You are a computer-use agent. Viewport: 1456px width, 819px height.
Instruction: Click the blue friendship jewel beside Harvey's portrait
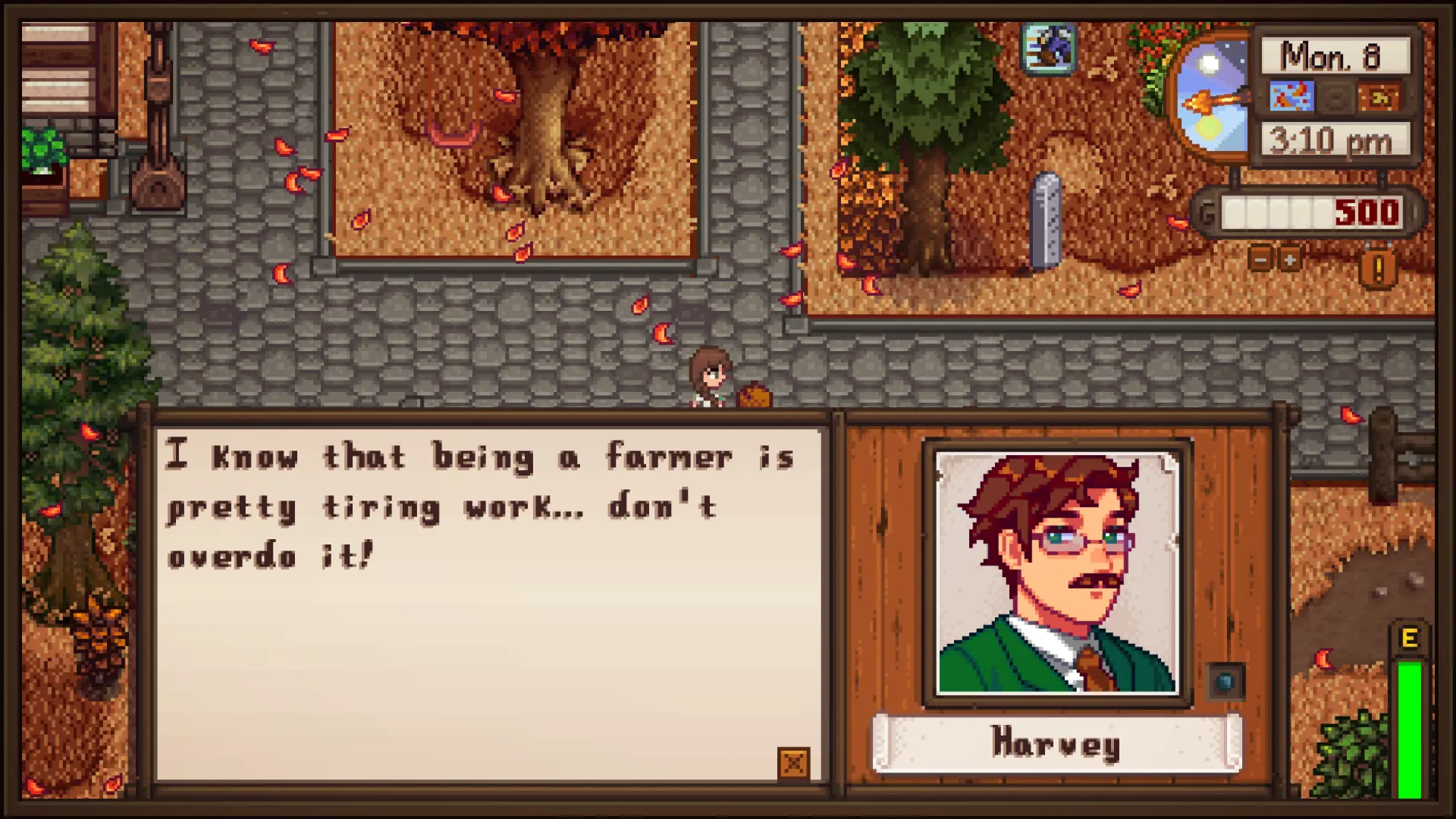click(1225, 681)
